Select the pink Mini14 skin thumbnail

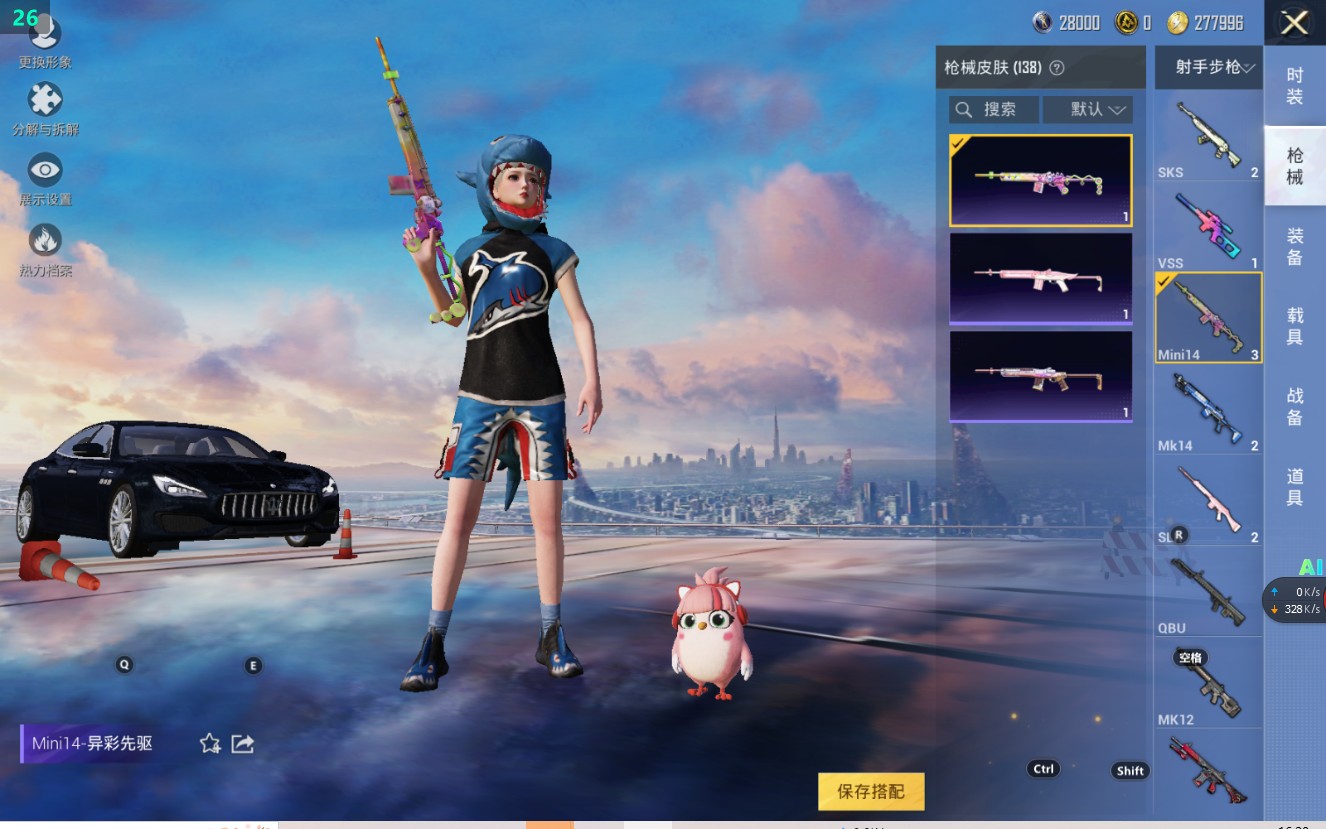pos(1040,278)
